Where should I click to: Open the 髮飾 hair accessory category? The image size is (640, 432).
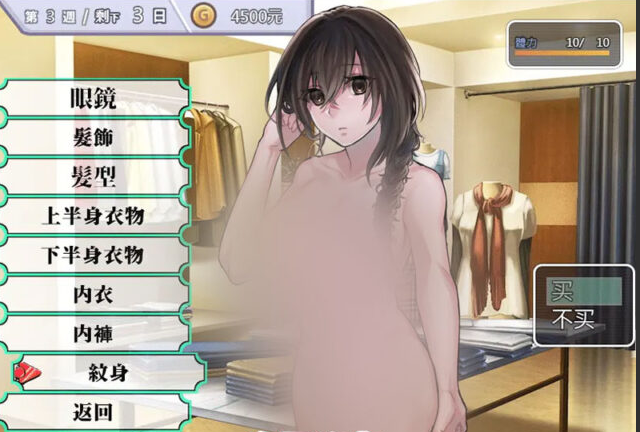click(93, 137)
